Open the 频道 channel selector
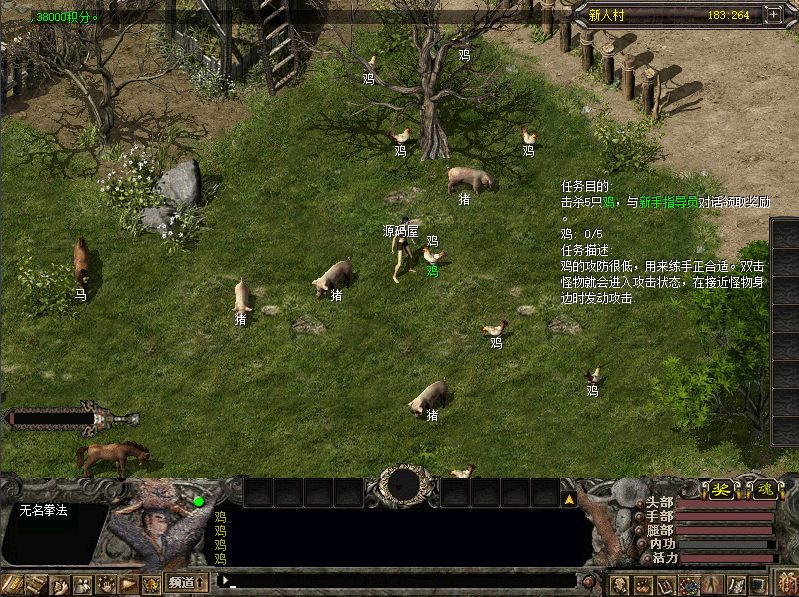 pos(187,582)
